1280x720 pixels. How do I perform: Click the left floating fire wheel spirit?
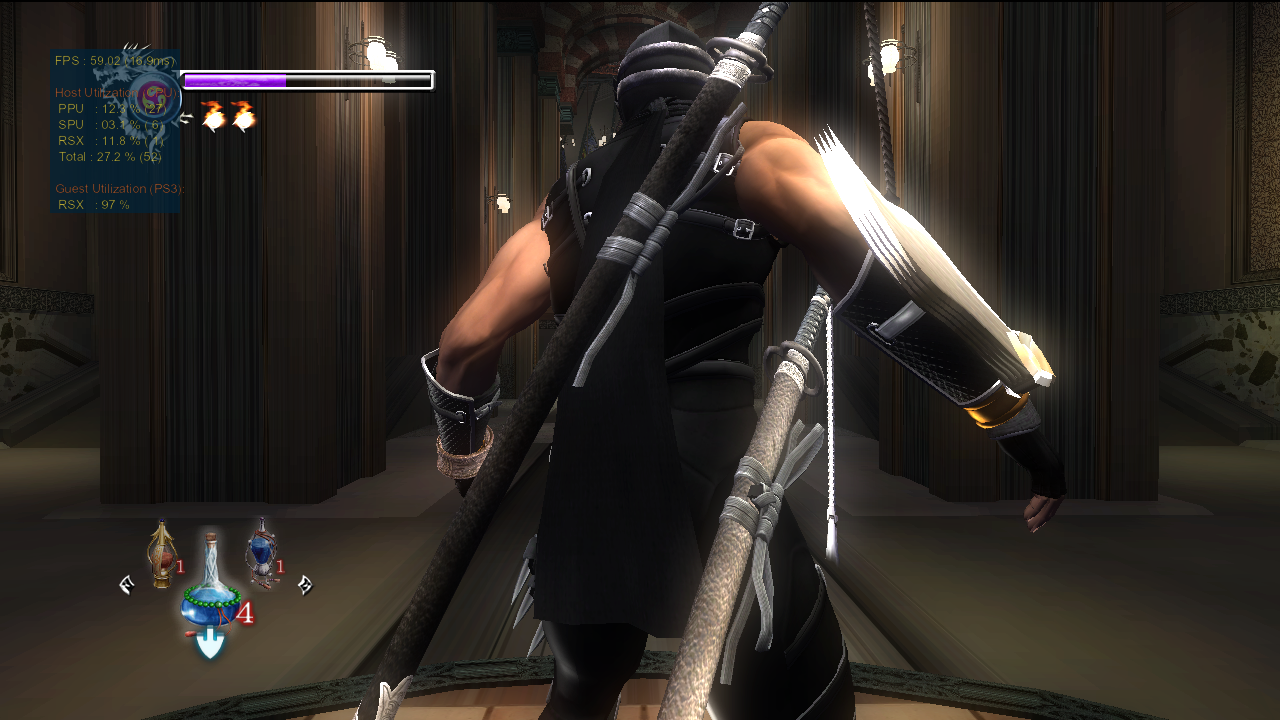coord(215,117)
